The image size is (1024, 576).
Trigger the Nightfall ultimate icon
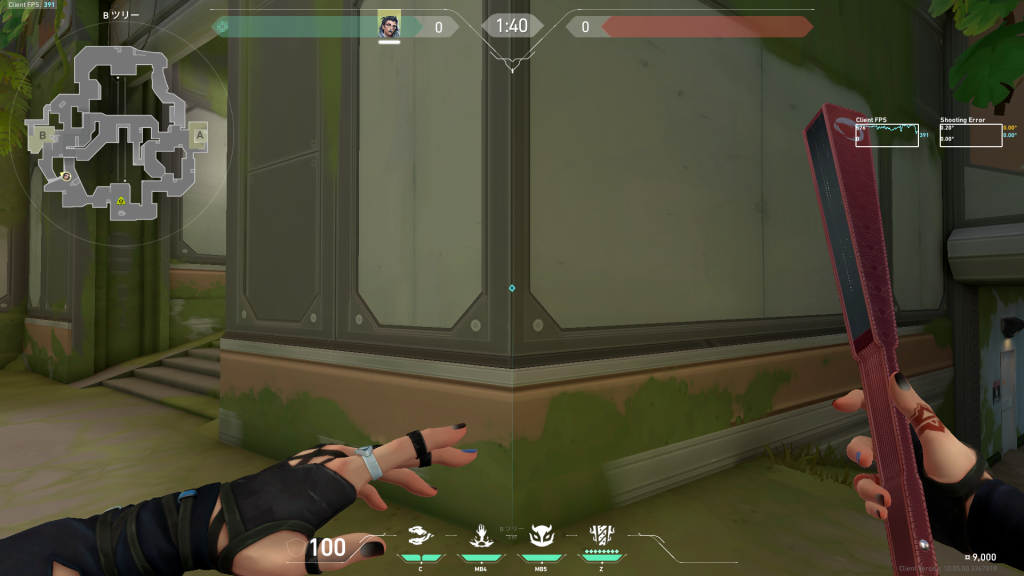(602, 535)
